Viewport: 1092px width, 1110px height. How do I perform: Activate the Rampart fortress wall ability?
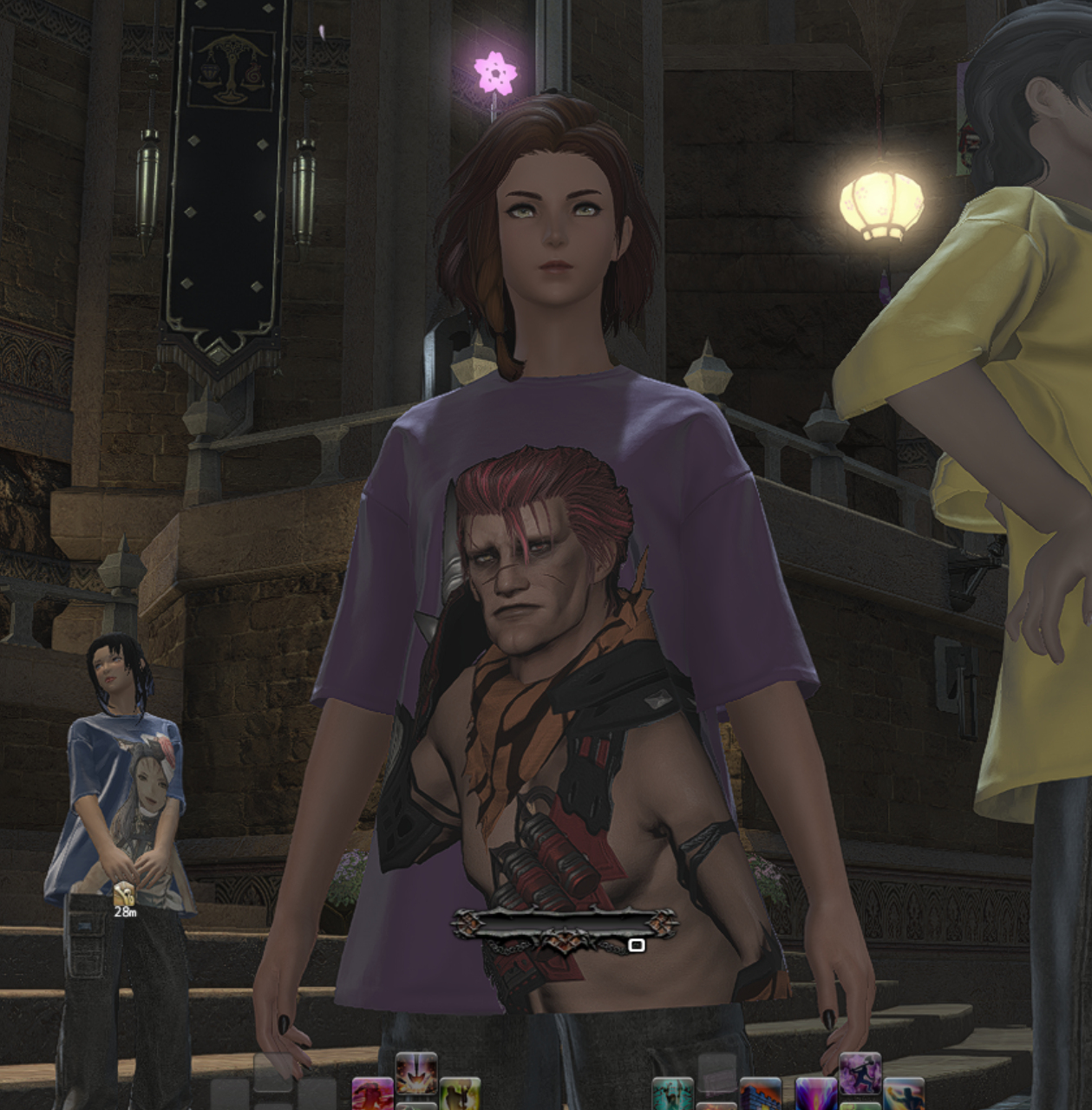coord(761,1094)
